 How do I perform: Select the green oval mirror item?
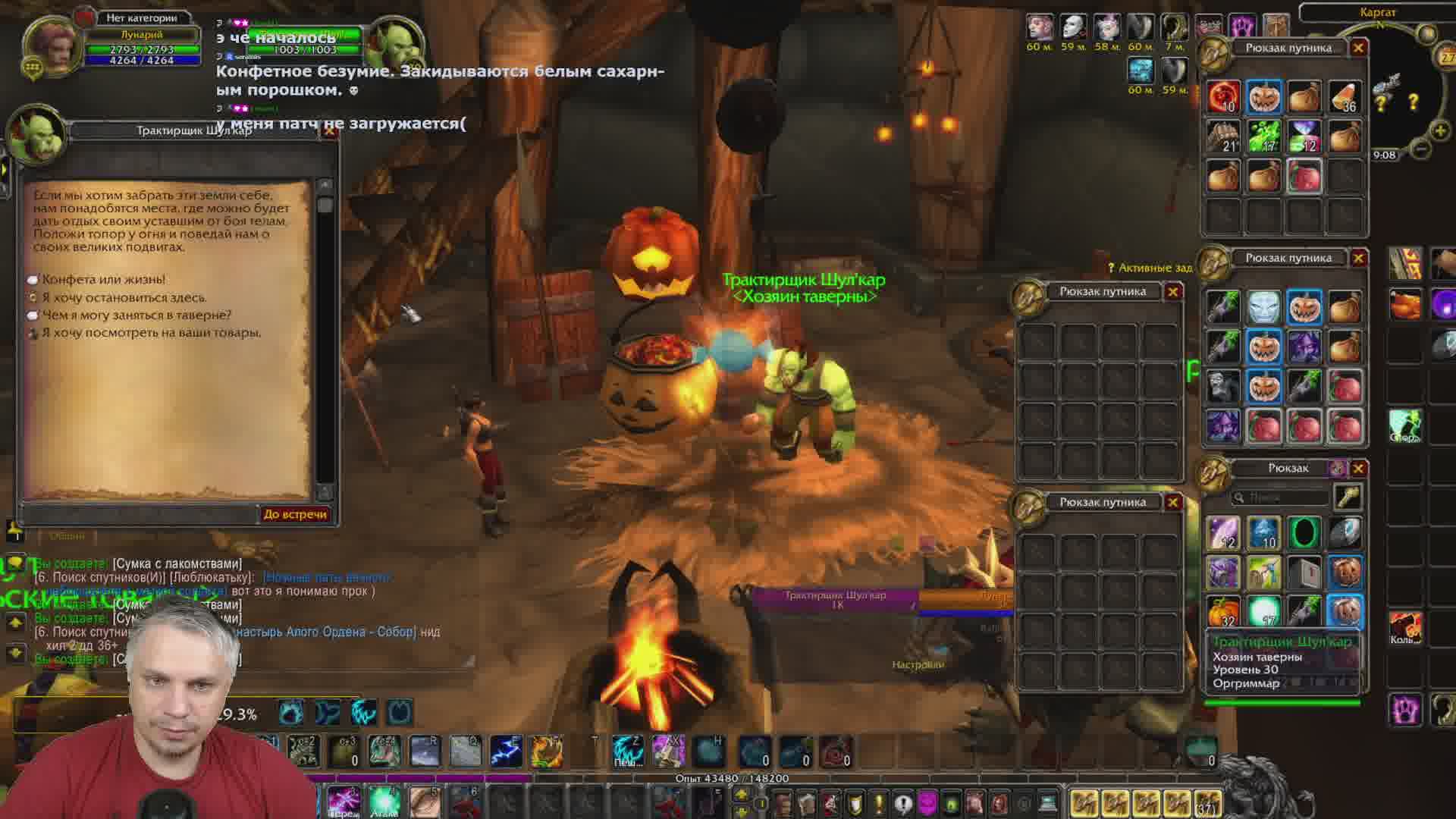1304,533
